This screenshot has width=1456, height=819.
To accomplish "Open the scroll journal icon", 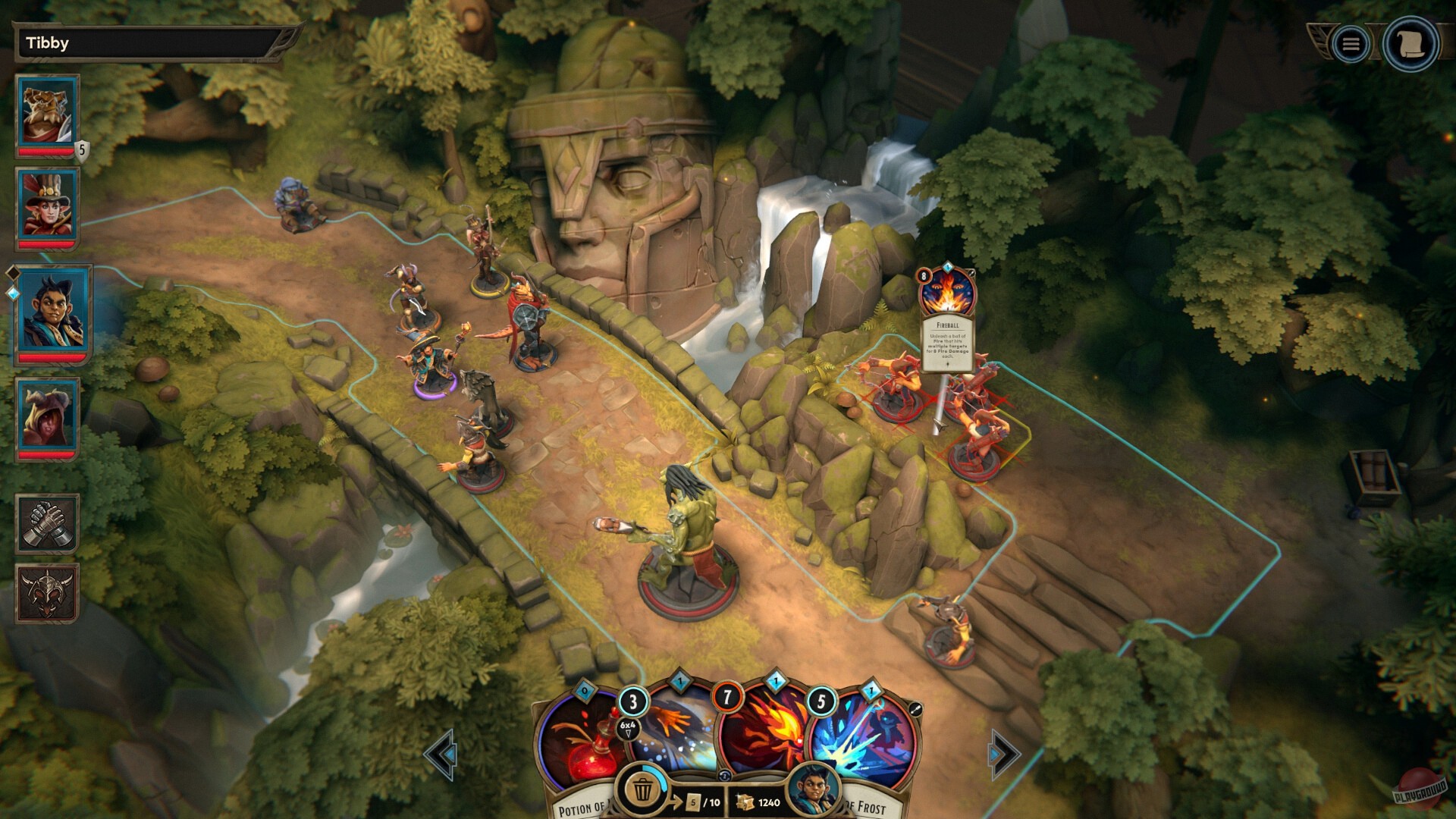I will [1409, 43].
